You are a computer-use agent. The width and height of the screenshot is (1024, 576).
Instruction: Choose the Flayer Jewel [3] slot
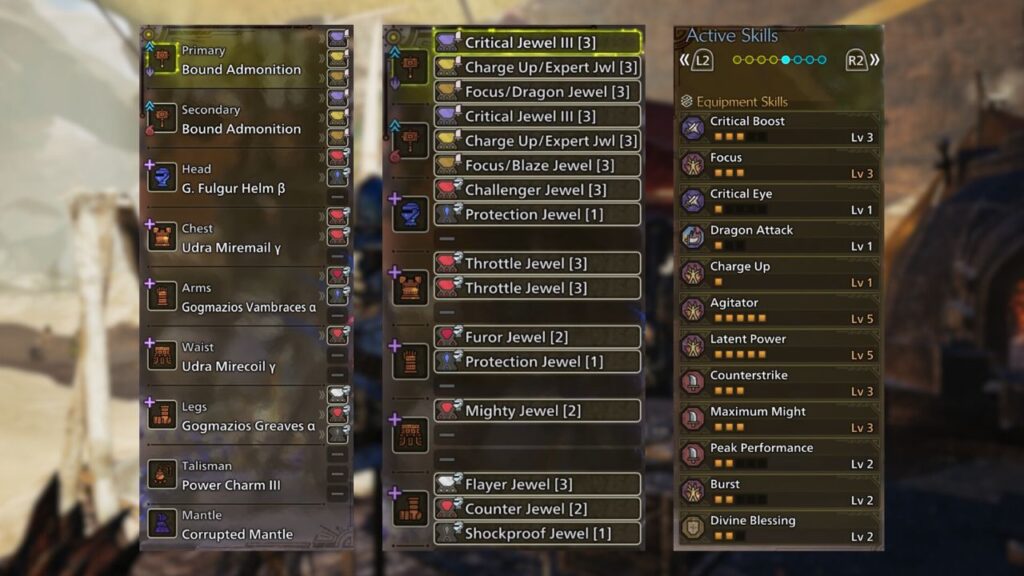pos(538,484)
